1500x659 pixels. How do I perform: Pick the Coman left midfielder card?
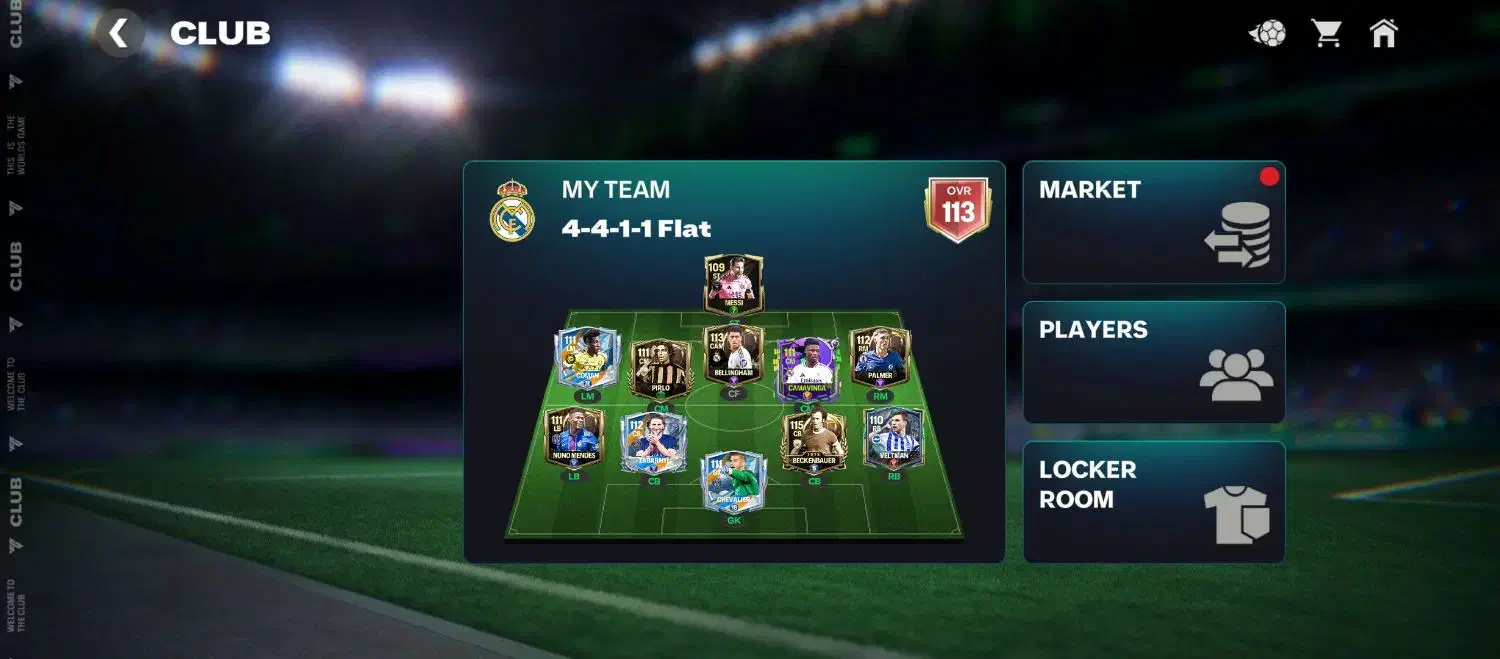click(587, 357)
